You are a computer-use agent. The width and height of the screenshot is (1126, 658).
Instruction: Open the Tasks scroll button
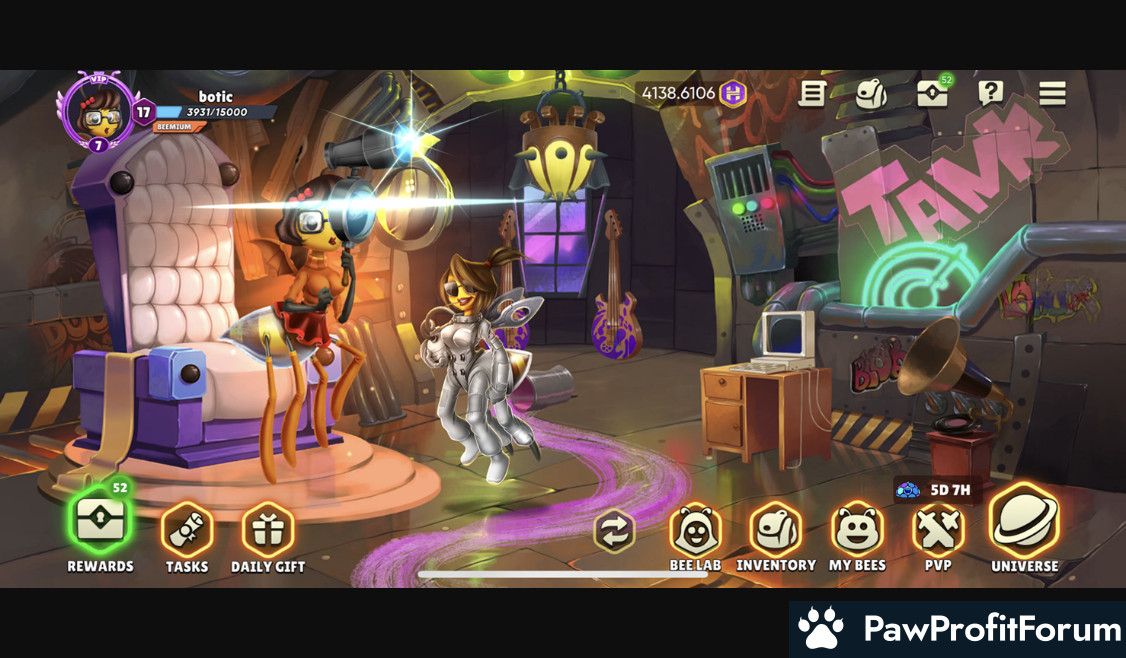coord(187,530)
